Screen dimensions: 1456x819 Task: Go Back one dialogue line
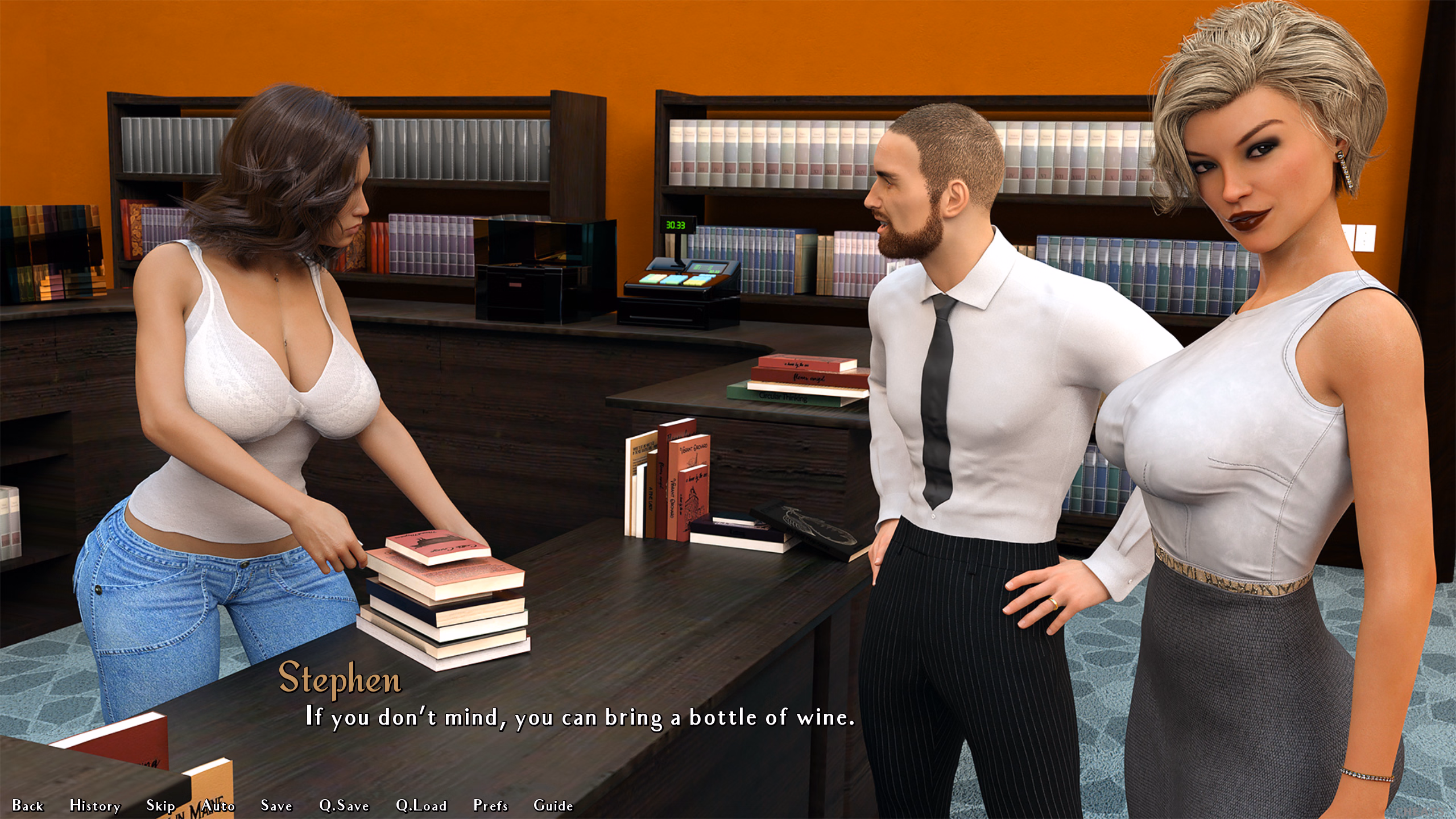[28, 805]
